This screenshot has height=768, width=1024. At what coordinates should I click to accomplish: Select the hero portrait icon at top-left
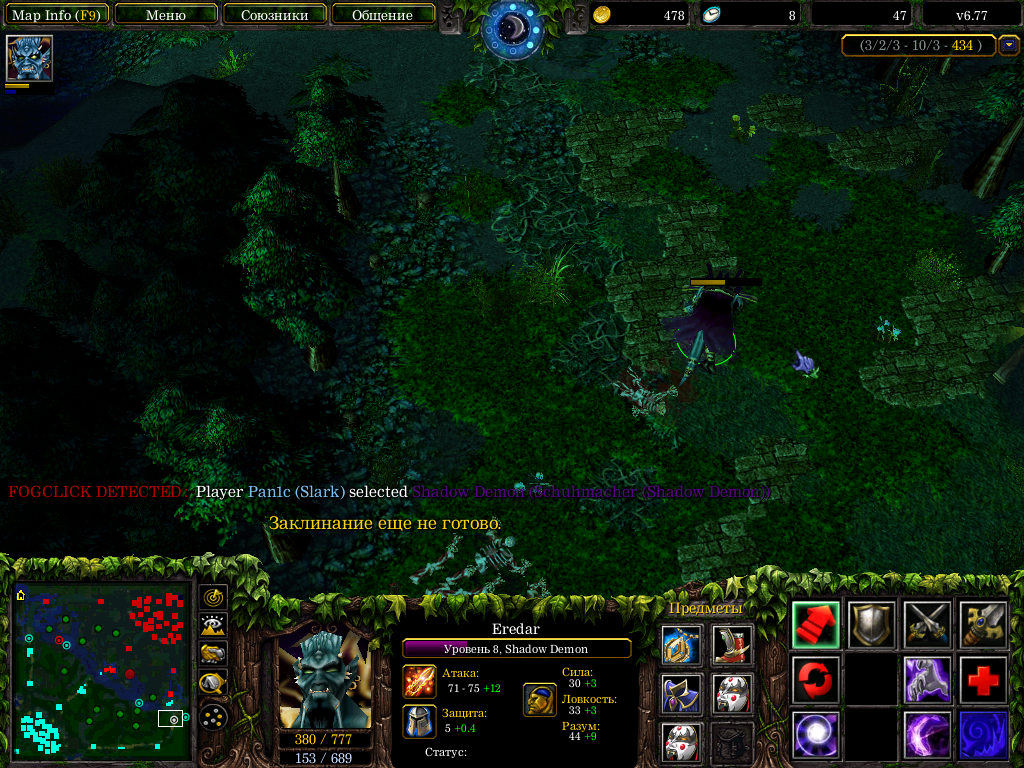point(29,58)
